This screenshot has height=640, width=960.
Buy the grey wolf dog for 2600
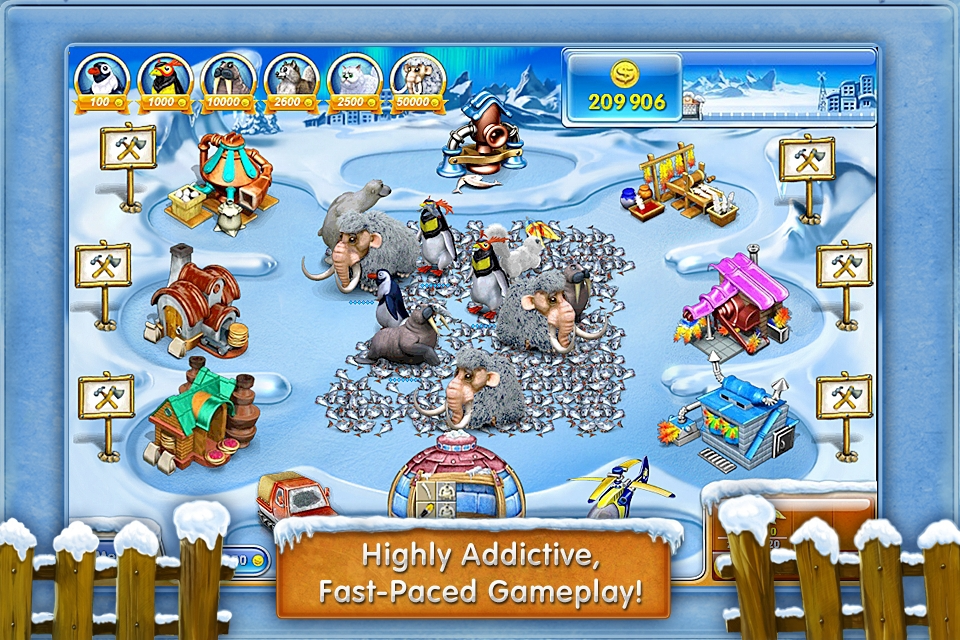tap(291, 80)
